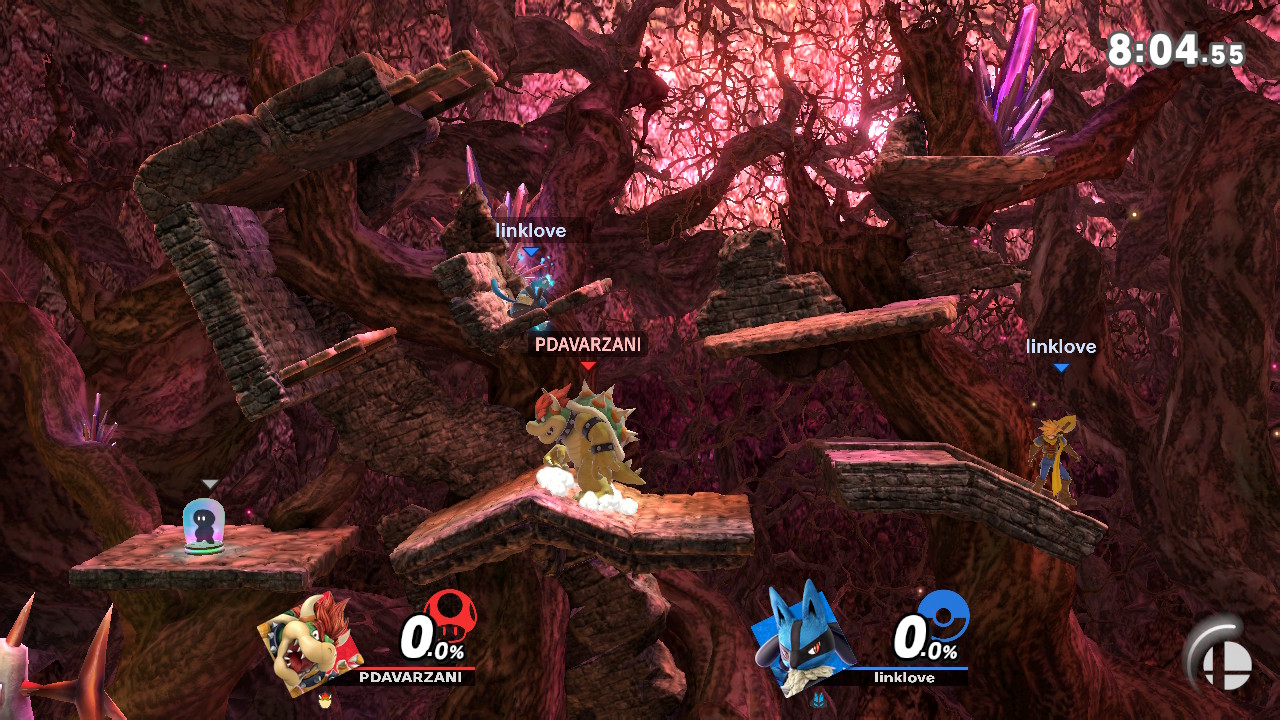Toggle the red arrow indicator above Bowser Jr.
This screenshot has width=1280, height=720.
tap(588, 368)
